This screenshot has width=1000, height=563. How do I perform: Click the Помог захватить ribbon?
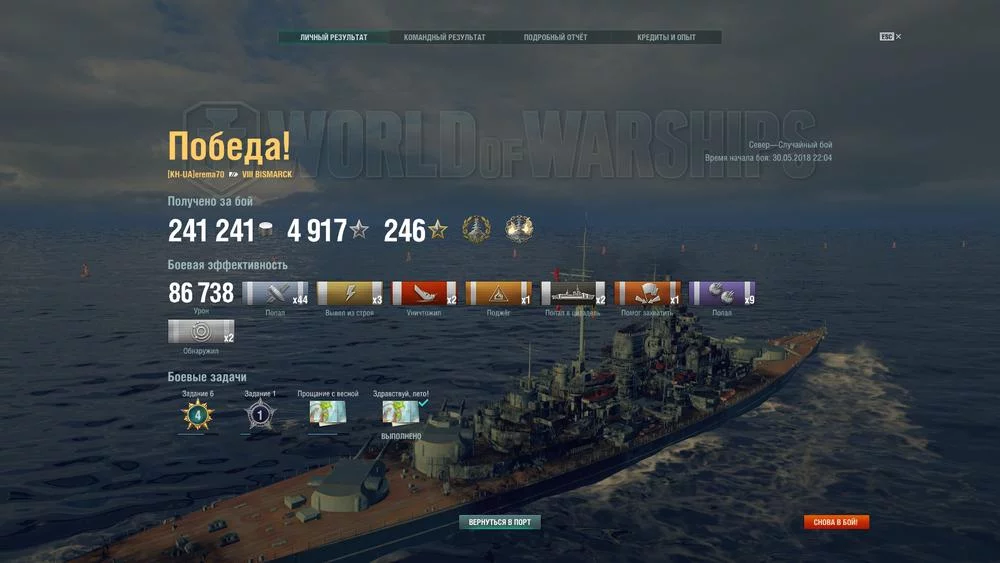pyautogui.click(x=647, y=293)
